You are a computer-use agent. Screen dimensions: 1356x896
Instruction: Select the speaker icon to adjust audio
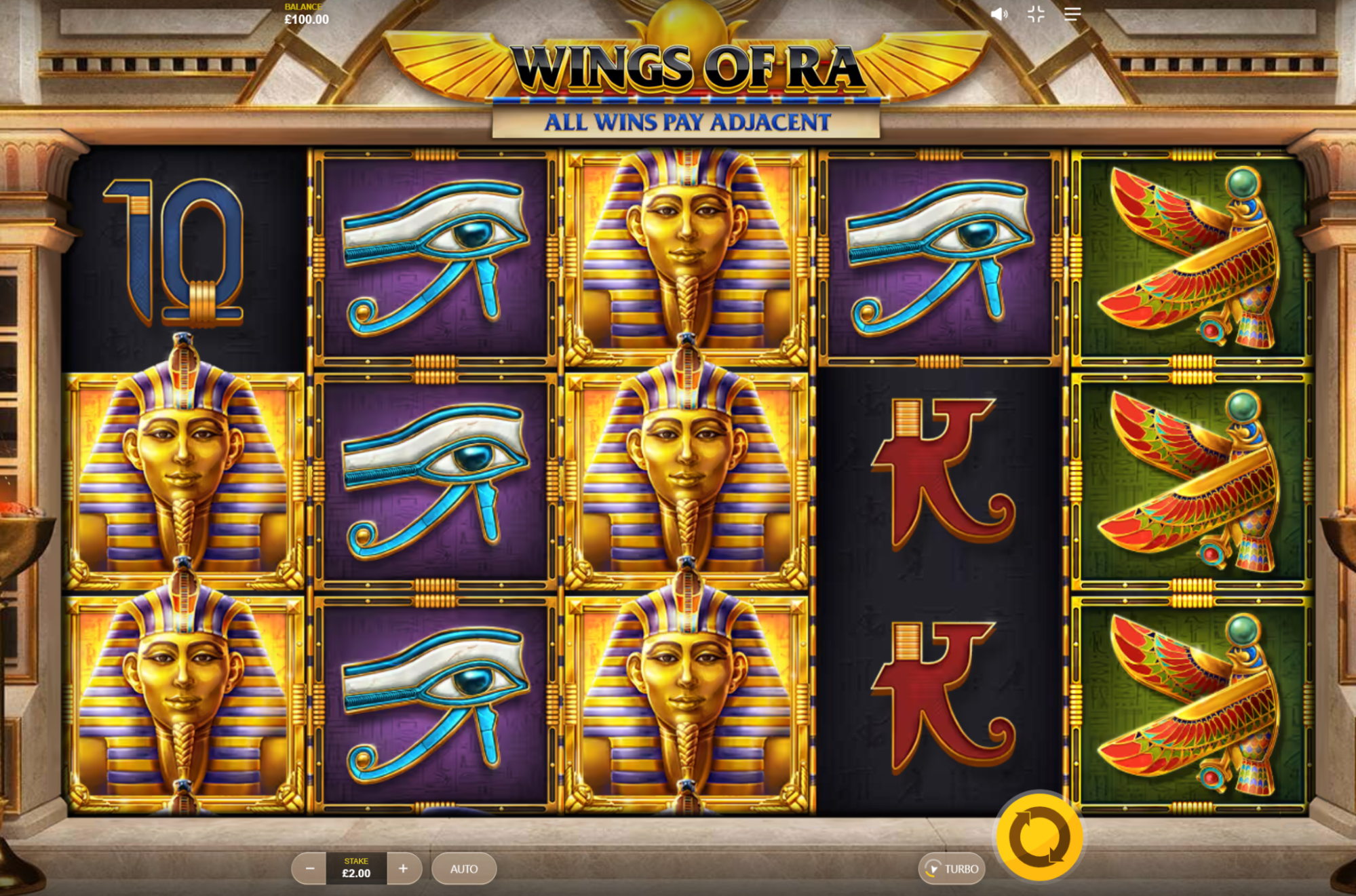[1000, 14]
